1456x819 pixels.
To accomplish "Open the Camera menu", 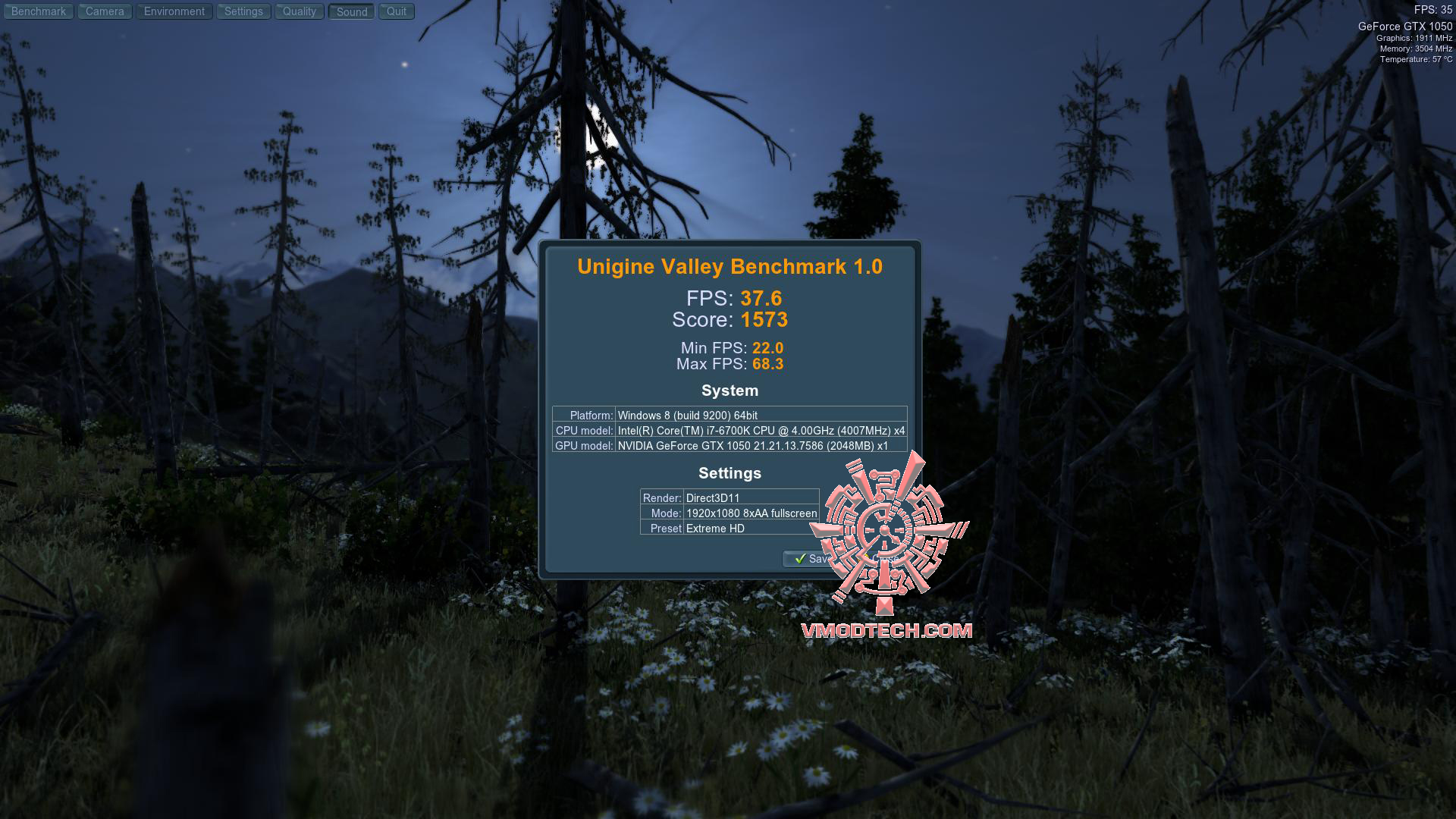I will tap(104, 11).
